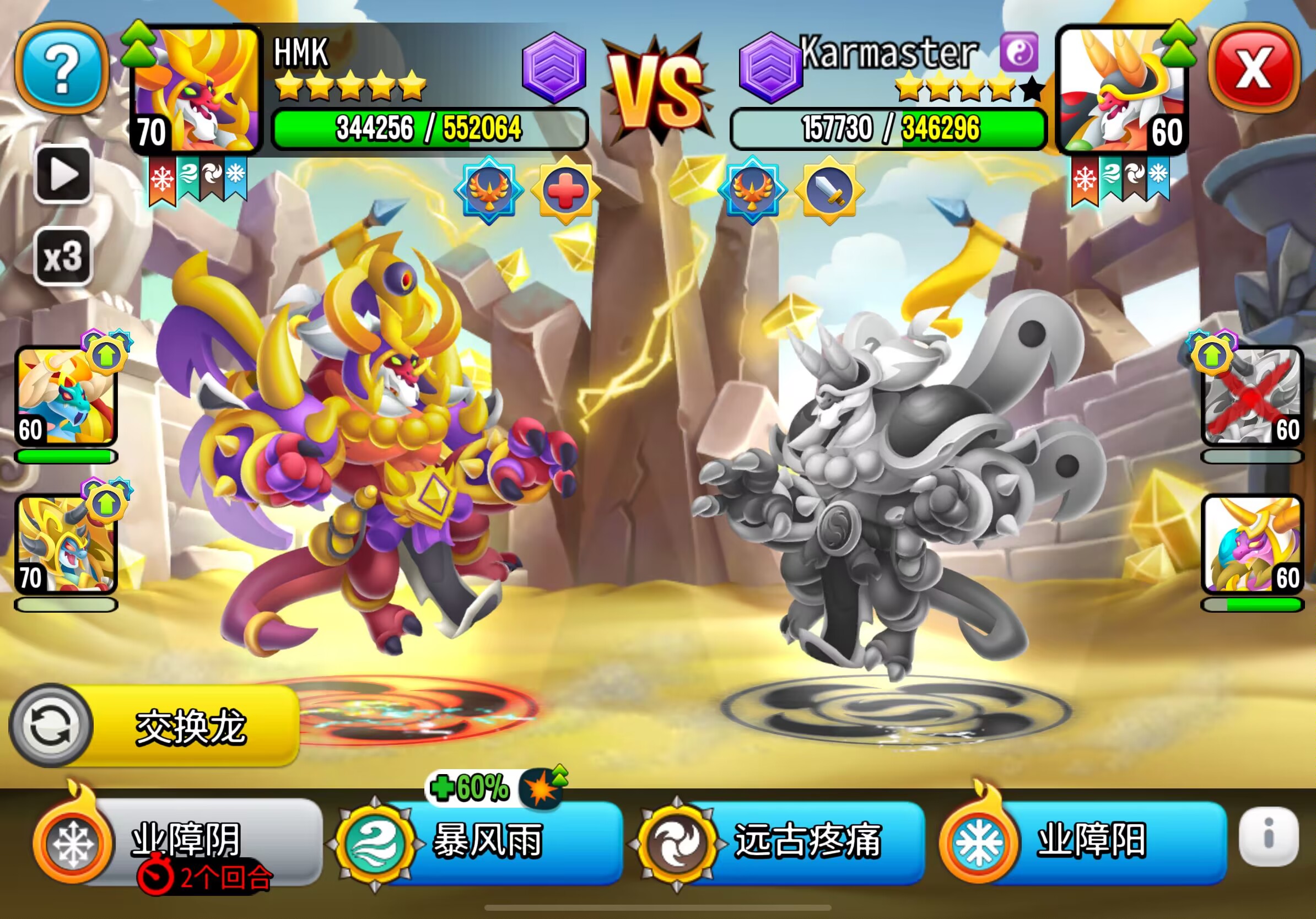Show skill info with the i button

(x=1268, y=836)
